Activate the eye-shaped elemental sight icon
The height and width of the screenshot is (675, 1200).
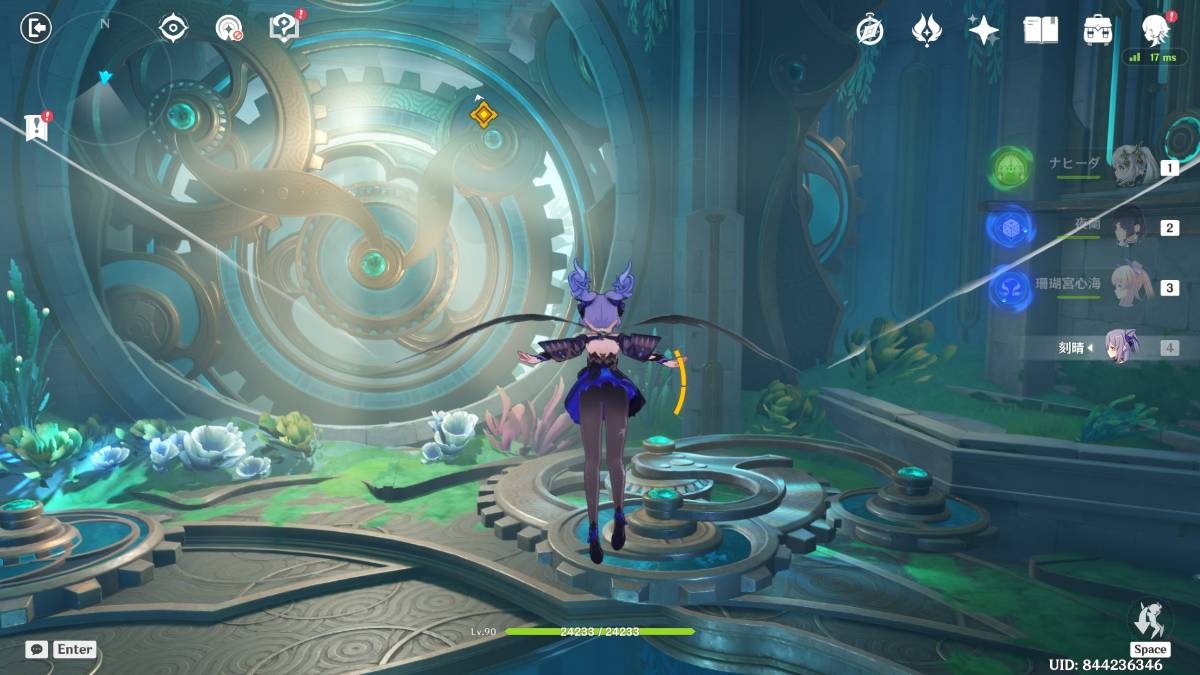pyautogui.click(x=174, y=28)
